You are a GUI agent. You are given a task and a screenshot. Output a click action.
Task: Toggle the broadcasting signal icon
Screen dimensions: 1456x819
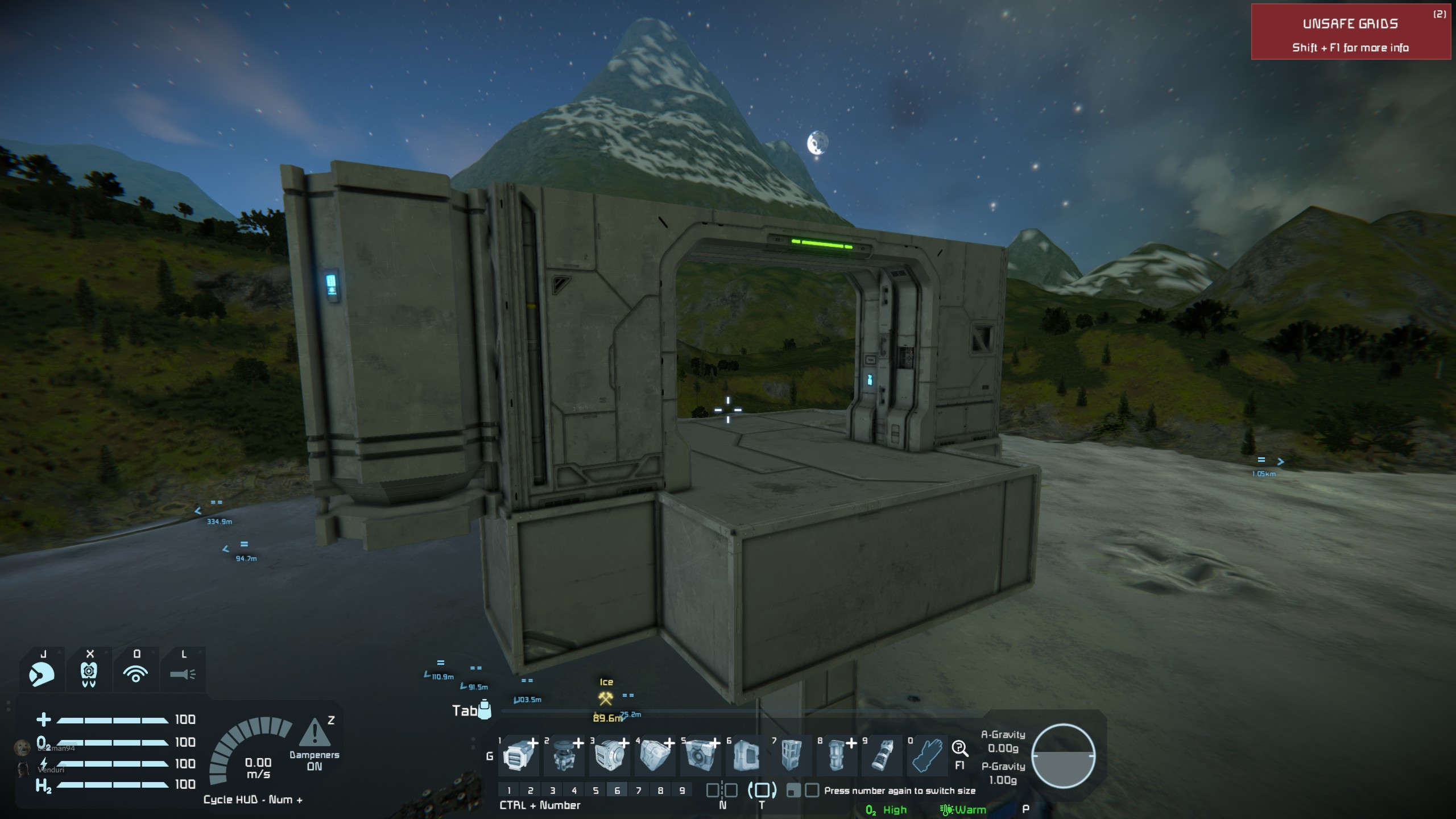pos(136,674)
